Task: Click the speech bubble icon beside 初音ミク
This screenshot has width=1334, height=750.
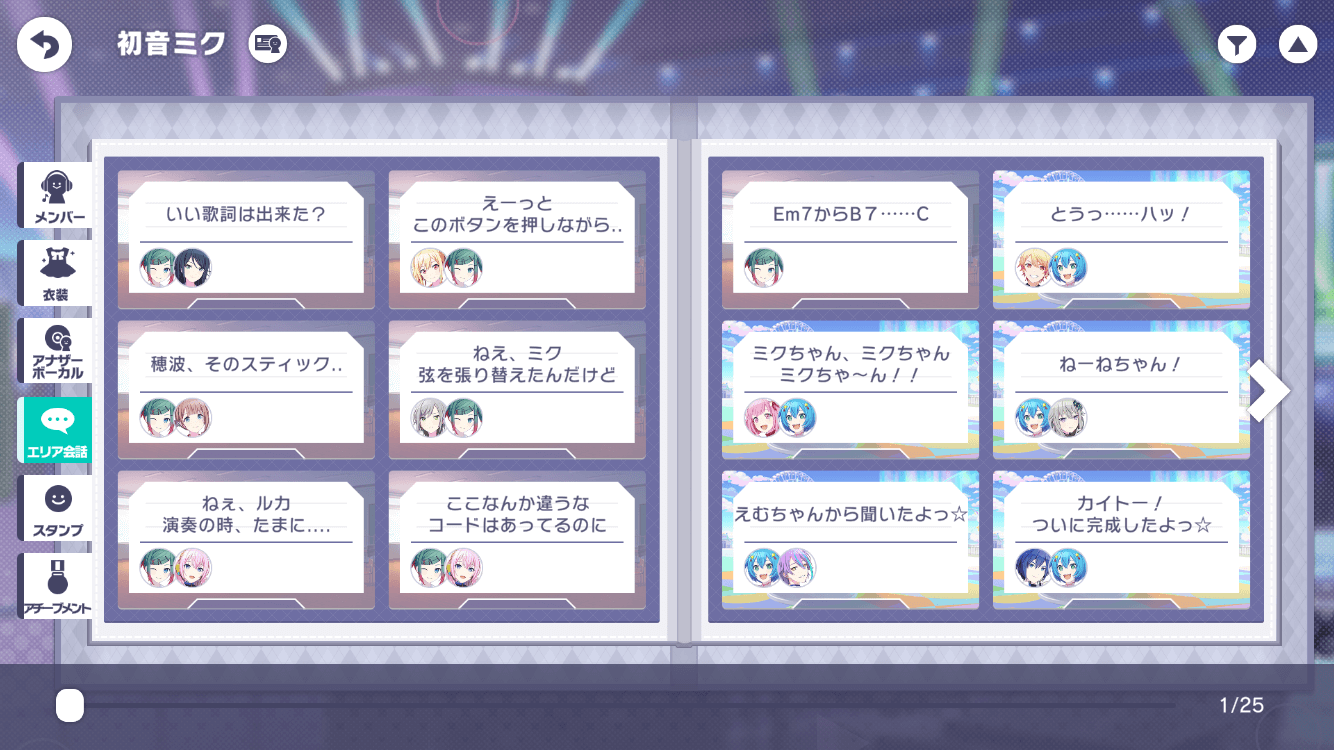Action: tap(266, 44)
